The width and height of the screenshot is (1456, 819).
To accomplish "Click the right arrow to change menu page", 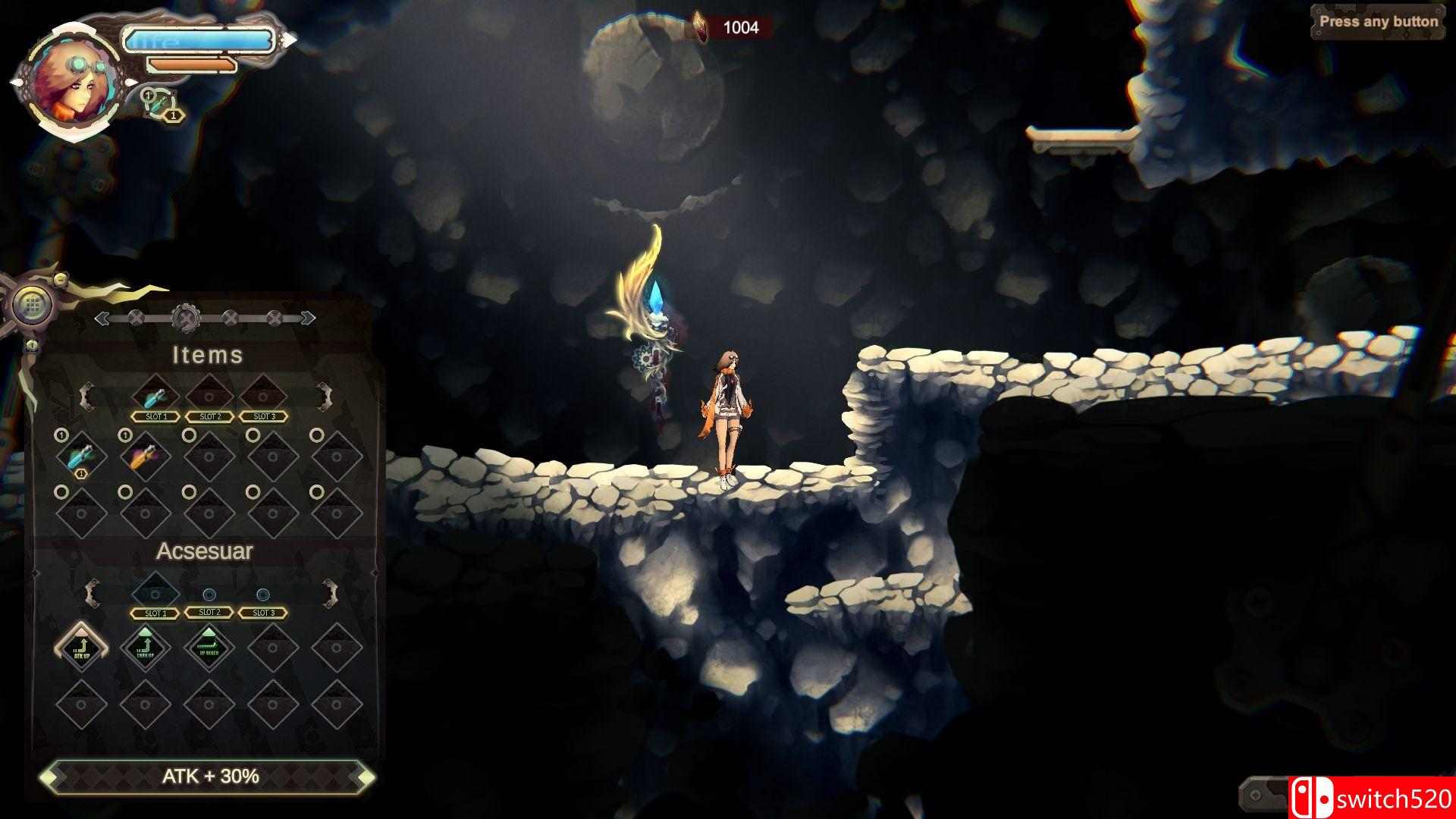I will [x=306, y=318].
